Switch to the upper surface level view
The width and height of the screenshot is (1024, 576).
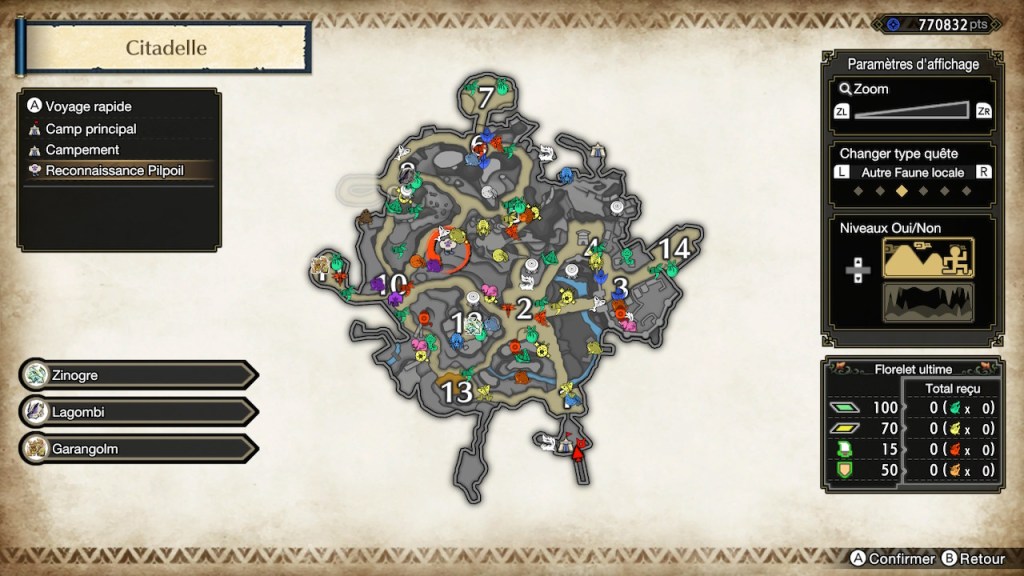(927, 258)
